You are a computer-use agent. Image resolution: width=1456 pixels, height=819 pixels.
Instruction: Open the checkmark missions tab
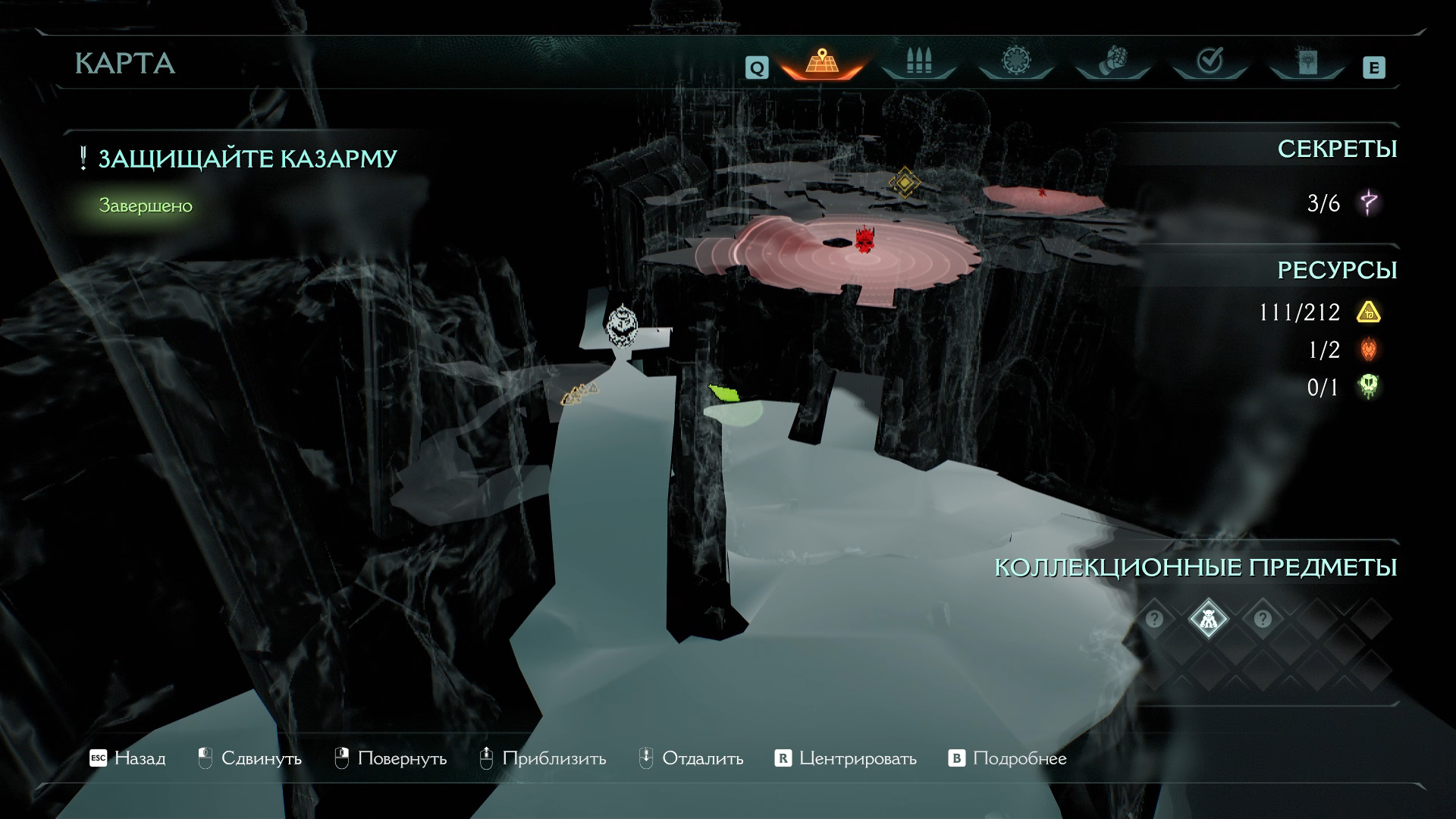click(x=1210, y=61)
